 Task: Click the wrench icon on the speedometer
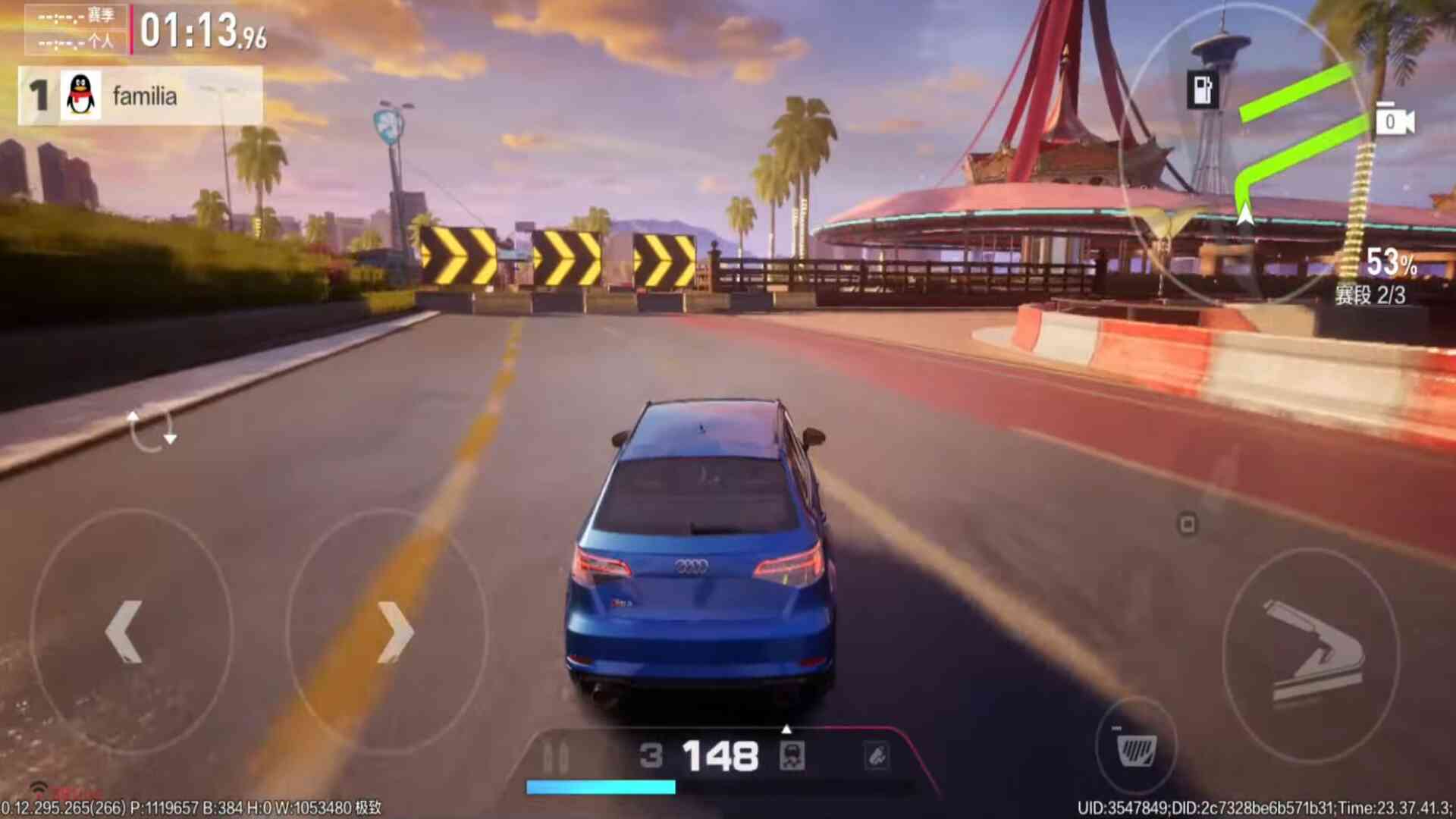coord(877,755)
